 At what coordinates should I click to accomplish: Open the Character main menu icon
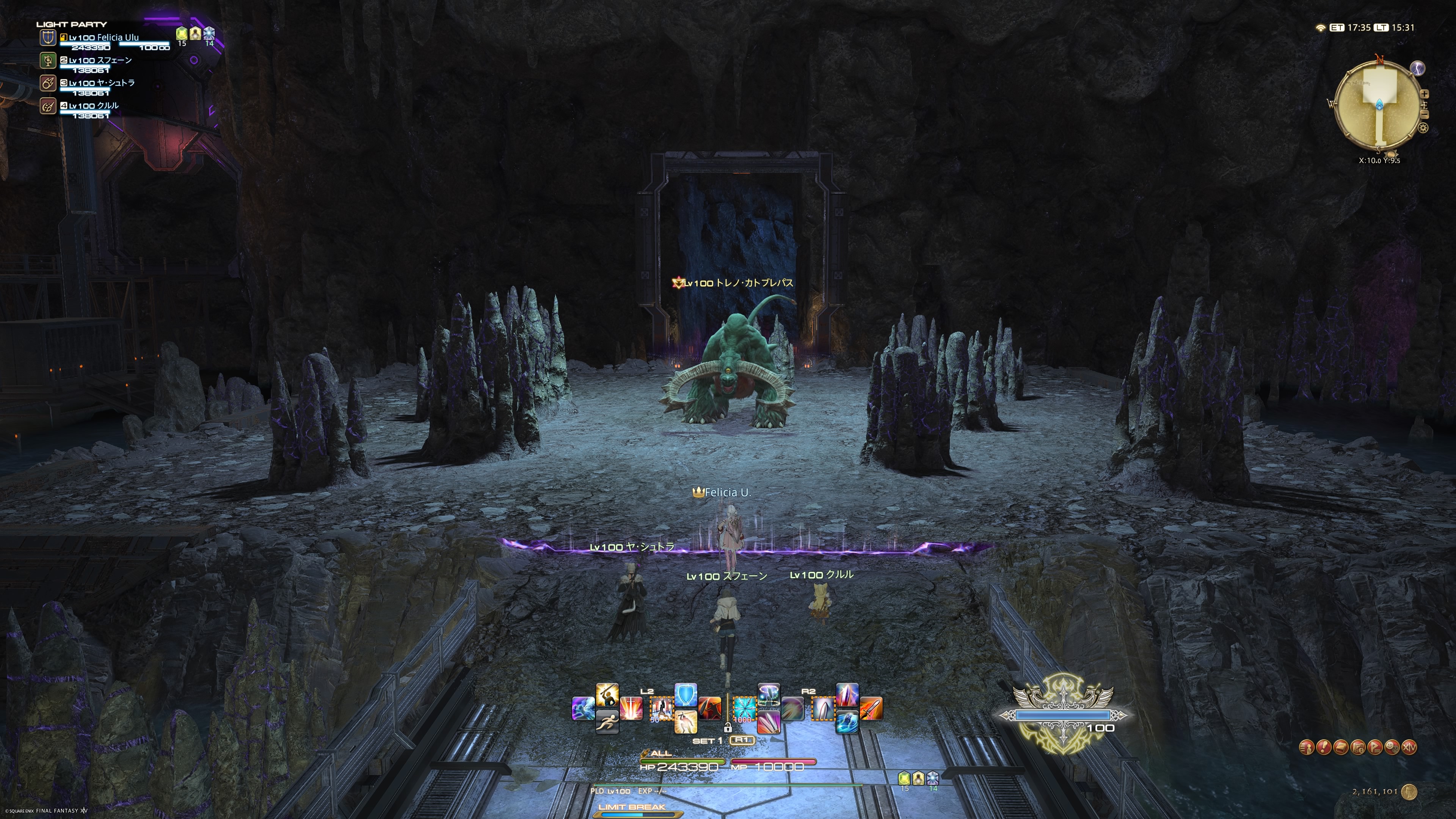(1306, 747)
